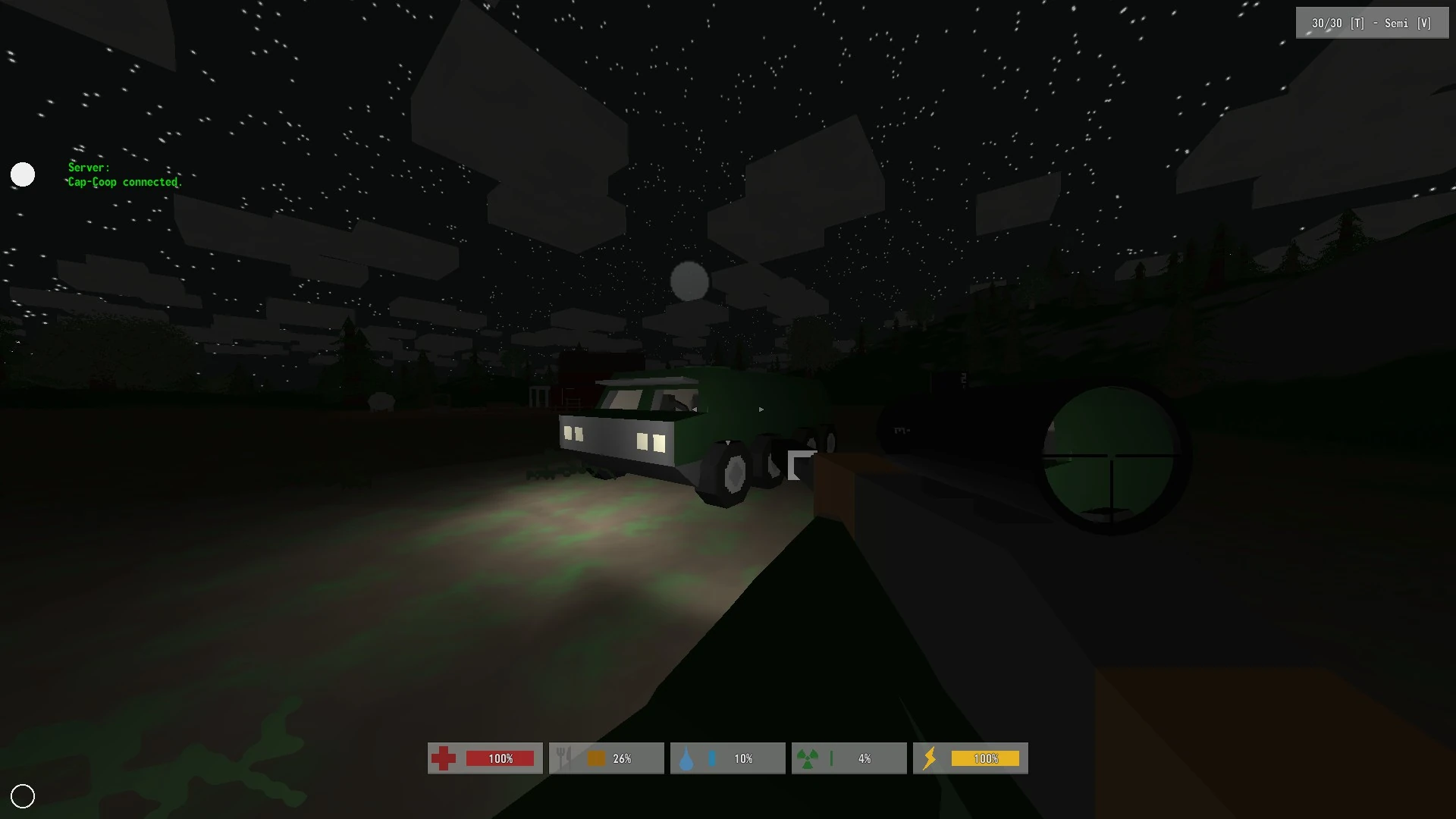Click the yellow stamina bar at 100%

point(986,758)
